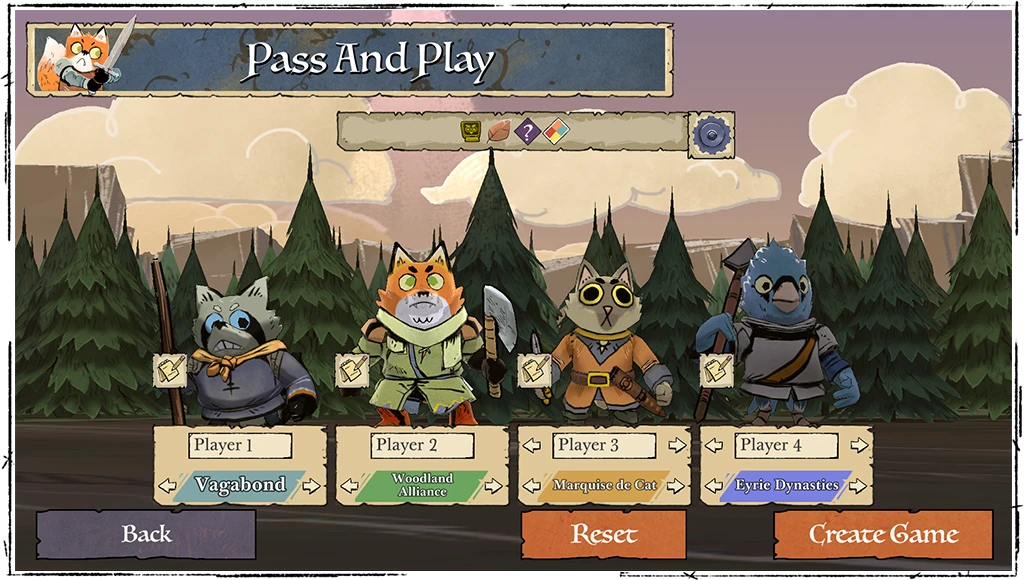Select the Player 4 name field
This screenshot has width=1024, height=580.
(787, 445)
